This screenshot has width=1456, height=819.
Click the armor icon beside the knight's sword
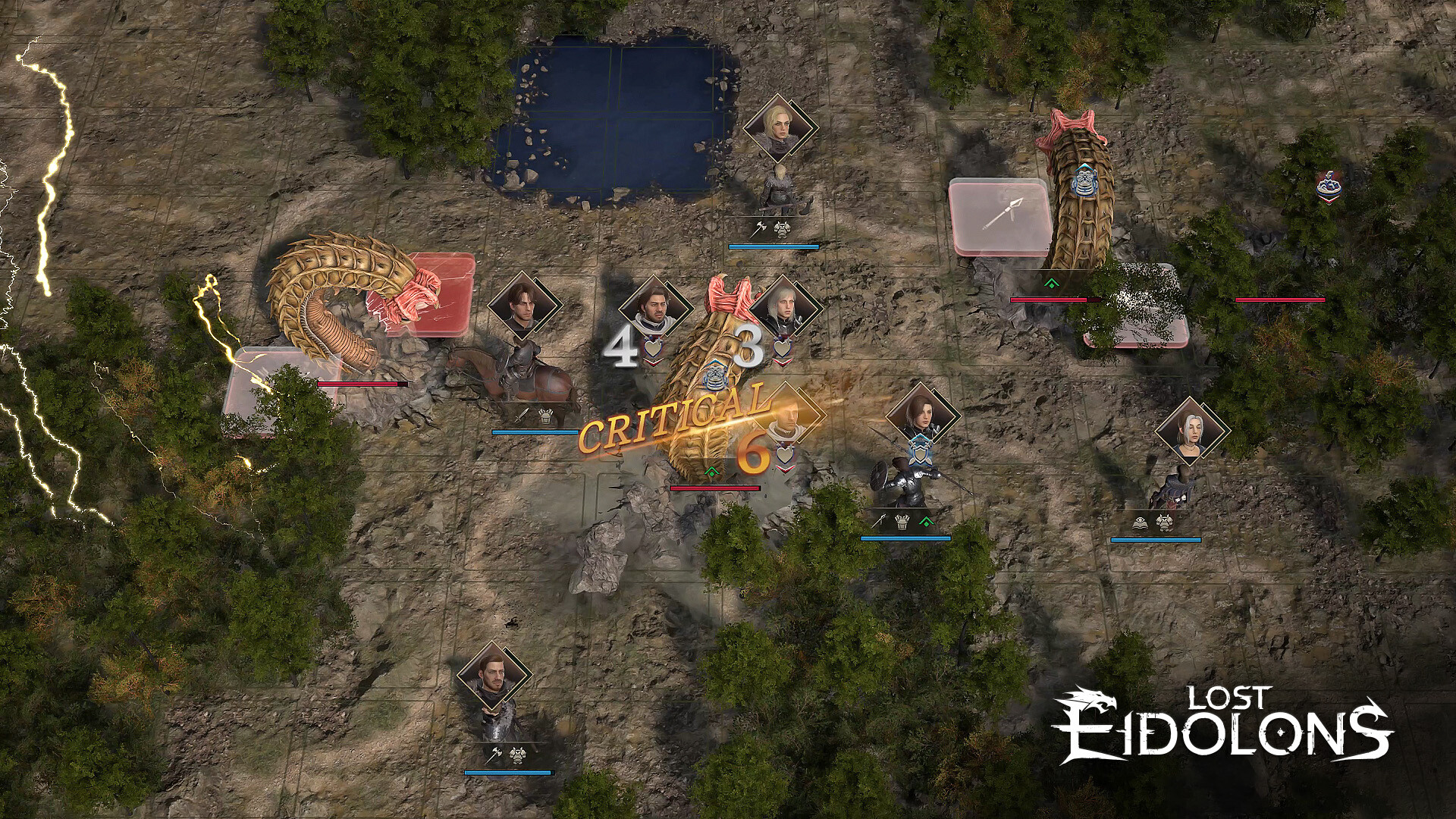(544, 416)
